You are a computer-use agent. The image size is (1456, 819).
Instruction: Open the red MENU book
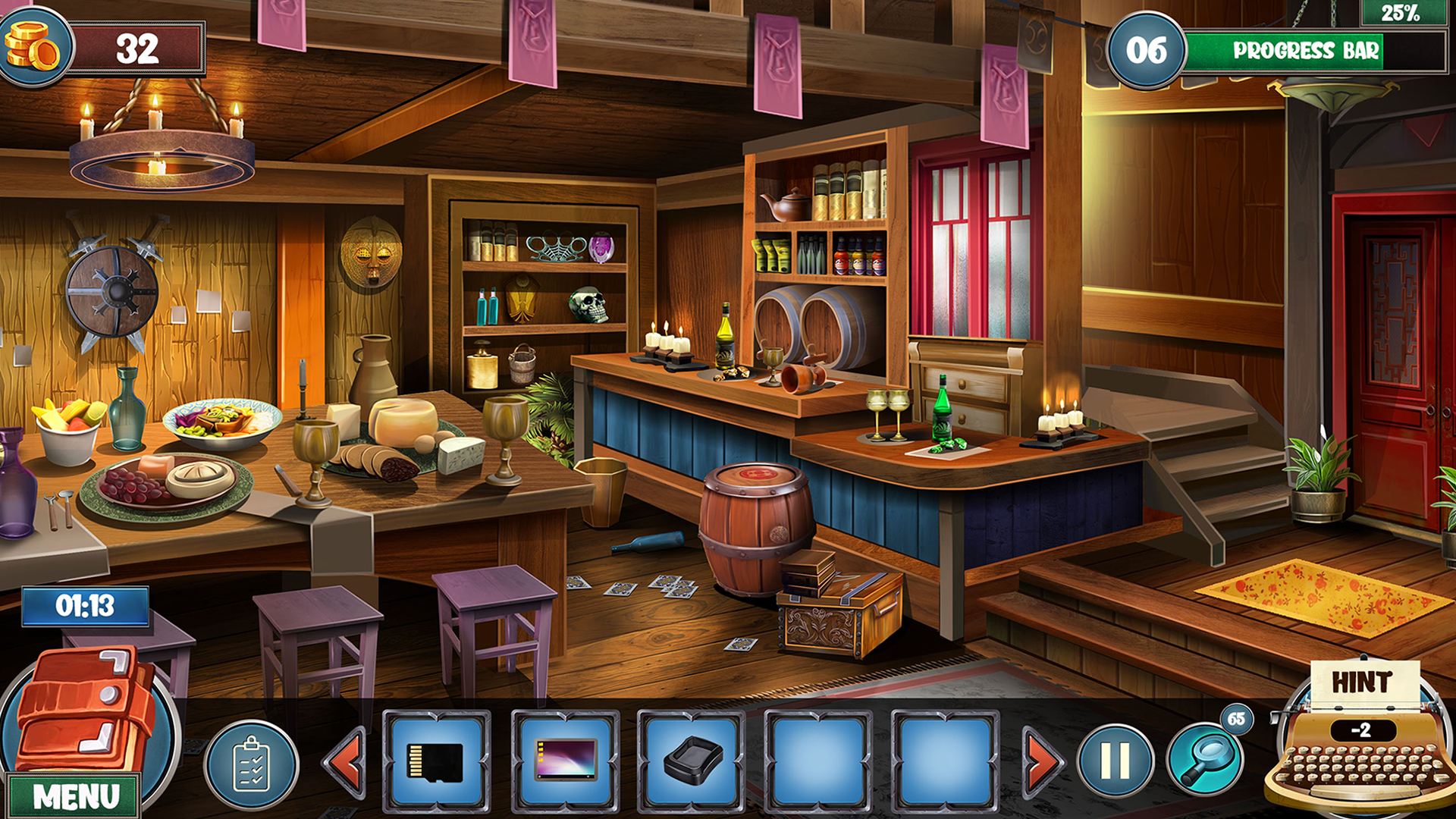click(x=82, y=720)
